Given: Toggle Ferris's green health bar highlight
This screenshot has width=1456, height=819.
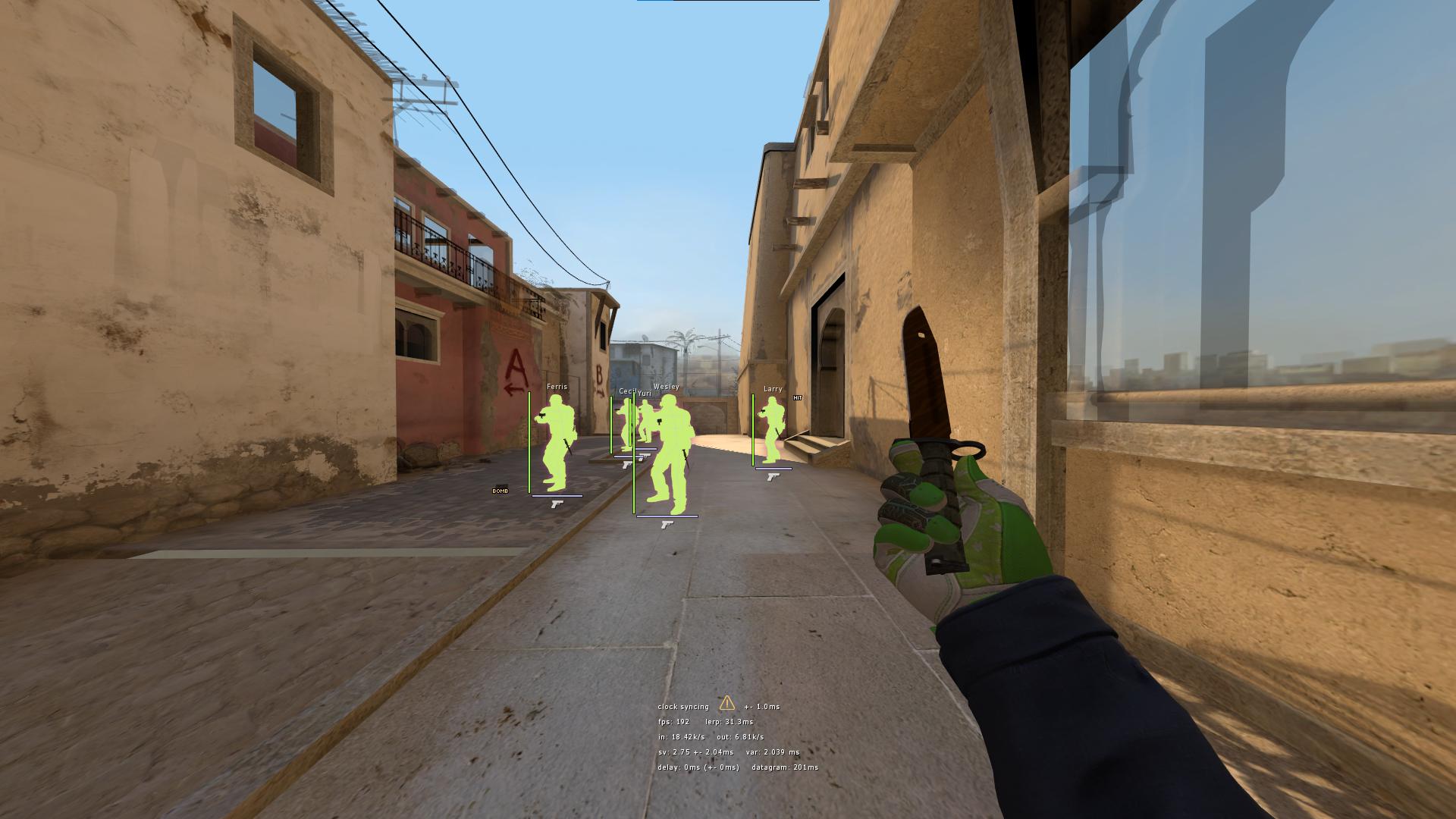Looking at the screenshot, I should pyautogui.click(x=529, y=443).
